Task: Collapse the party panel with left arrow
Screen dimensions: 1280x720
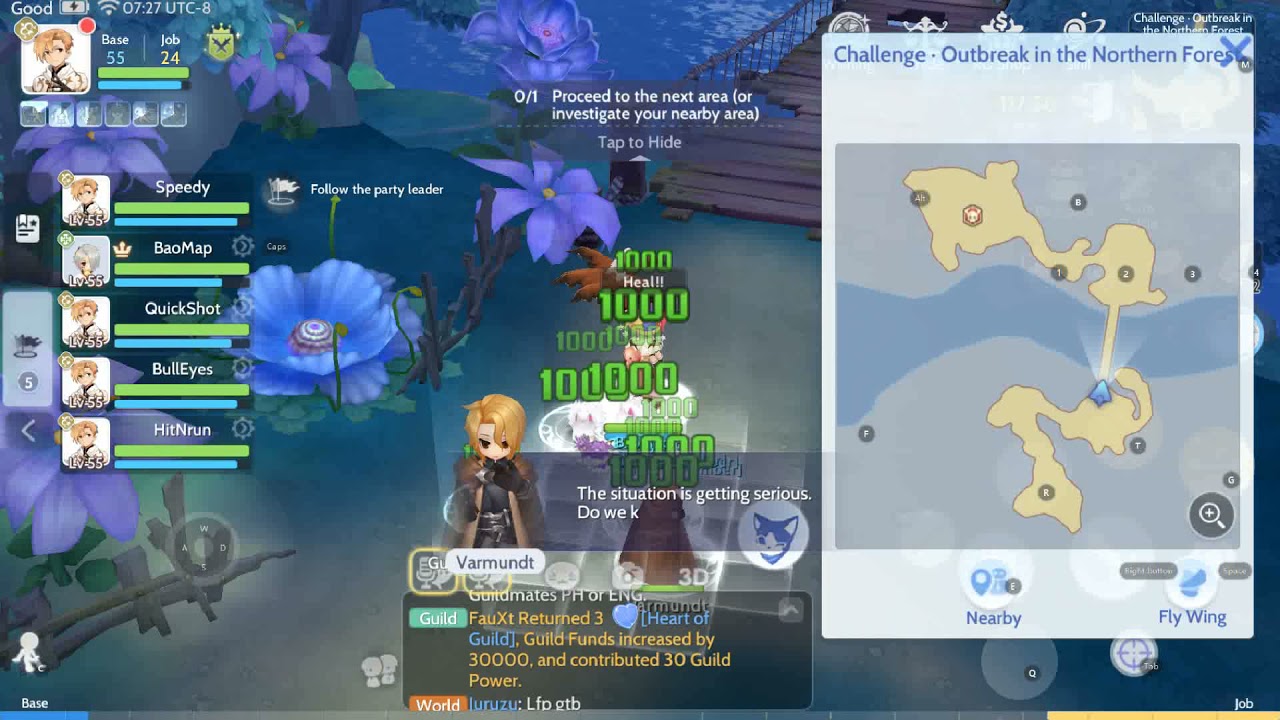Action: tap(28, 431)
